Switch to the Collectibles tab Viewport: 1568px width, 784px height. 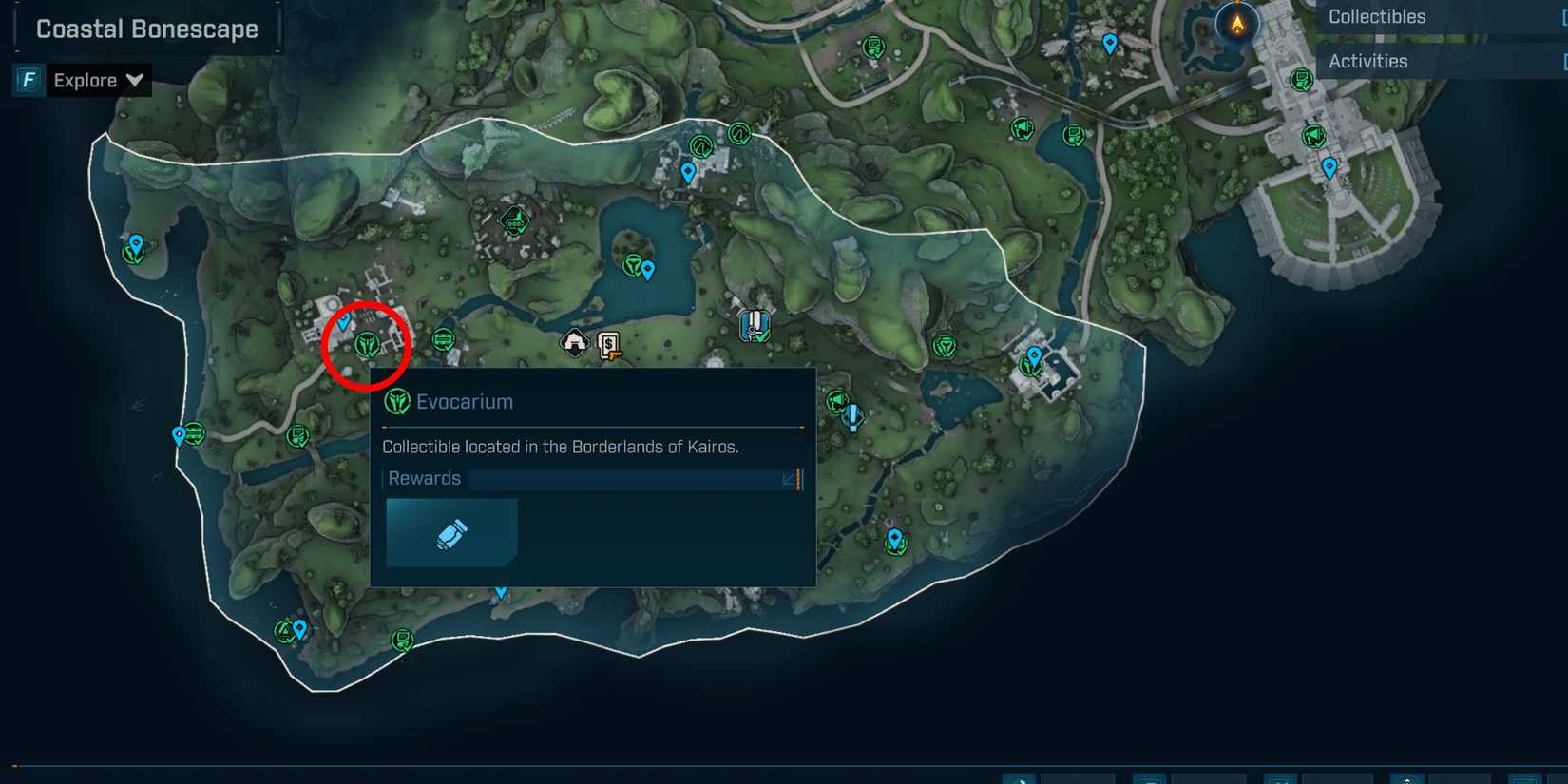1376,16
